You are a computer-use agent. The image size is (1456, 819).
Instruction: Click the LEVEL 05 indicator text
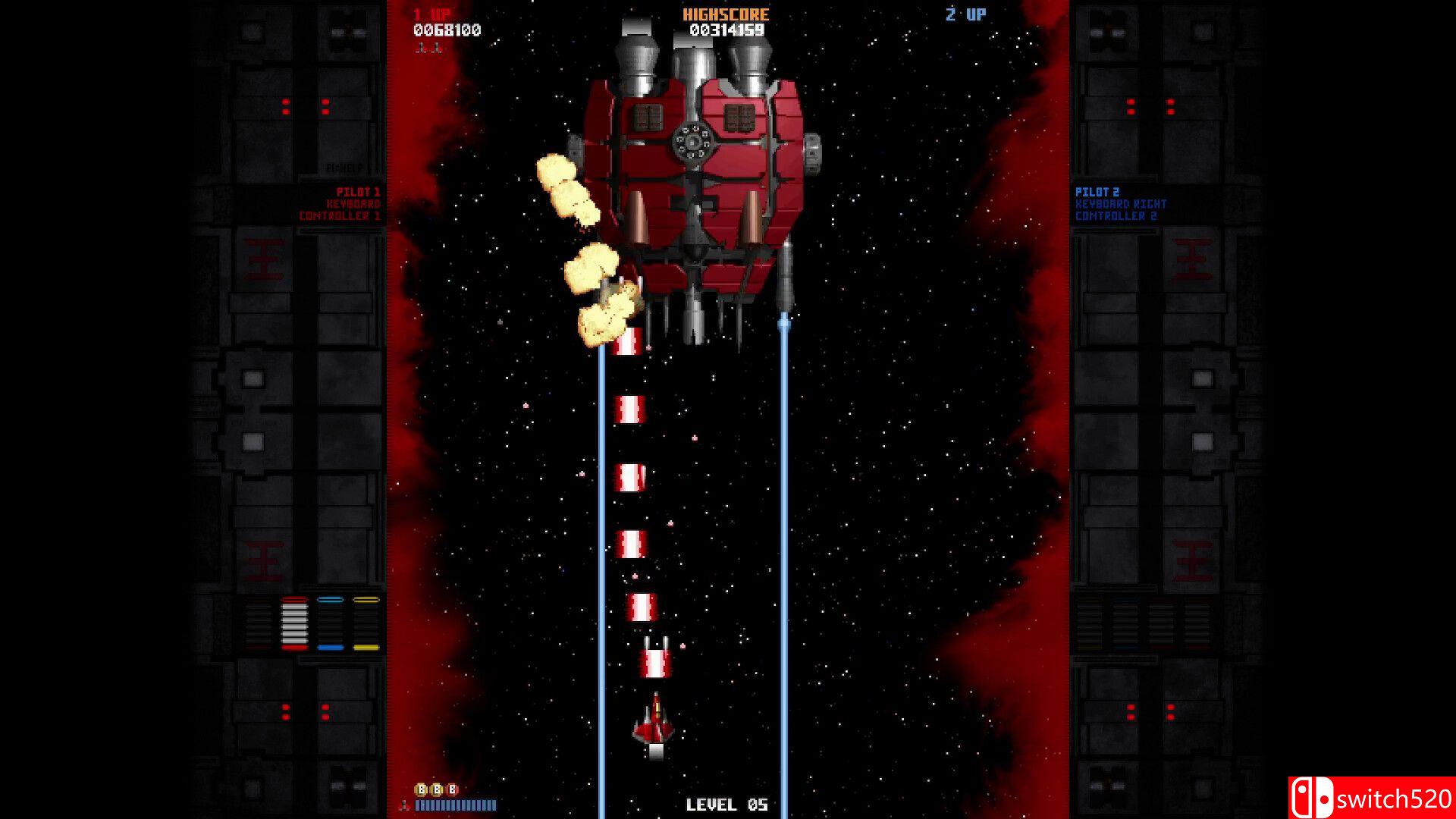coord(728,803)
